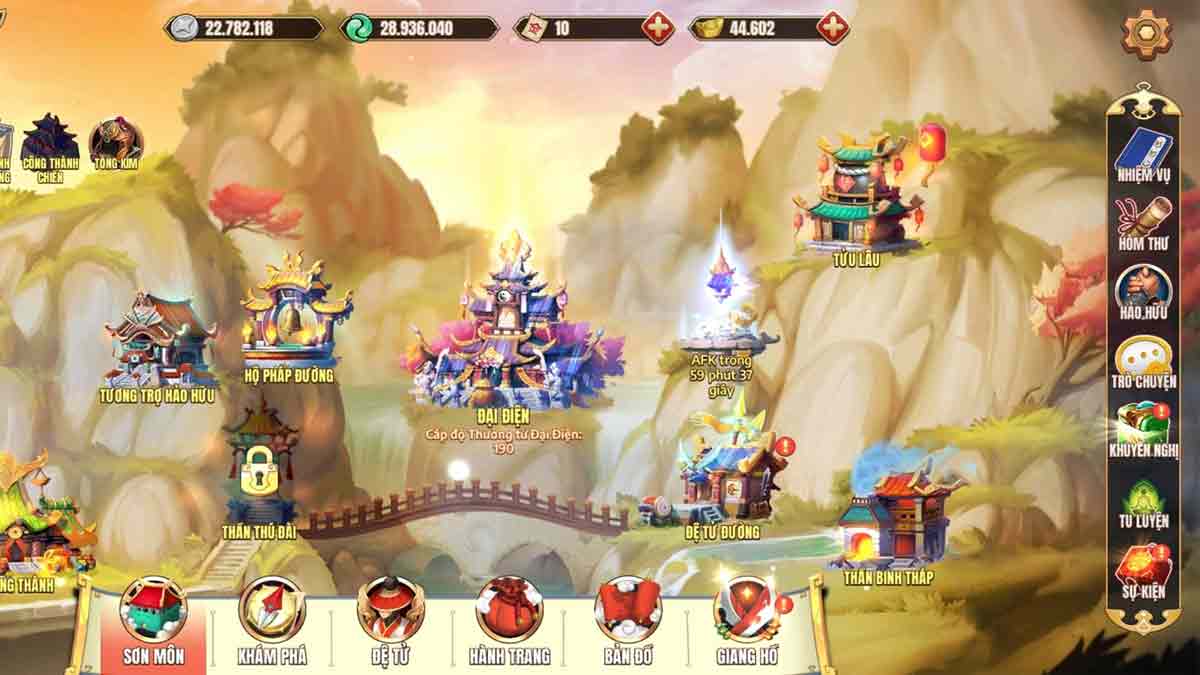
Task: Switch to the Giang Hồ tab
Action: [747, 619]
